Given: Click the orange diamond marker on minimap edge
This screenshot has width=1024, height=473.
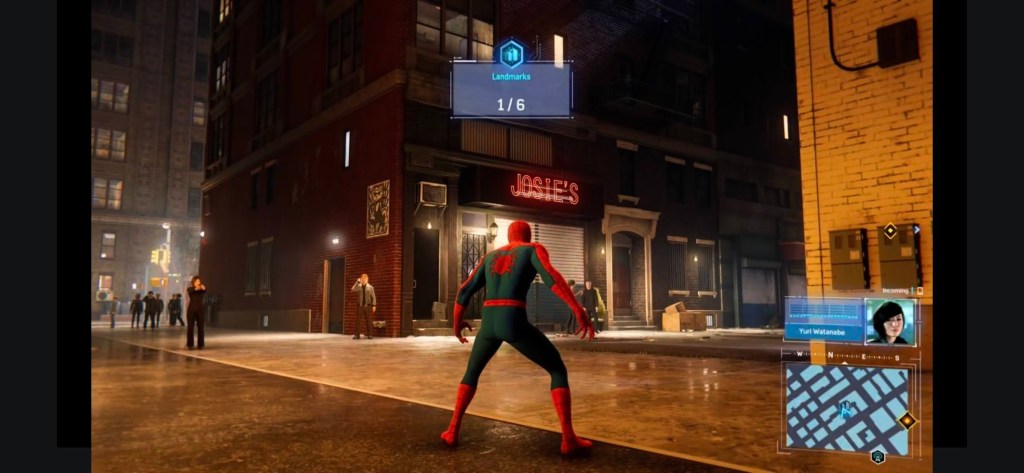Looking at the screenshot, I should tap(907, 421).
